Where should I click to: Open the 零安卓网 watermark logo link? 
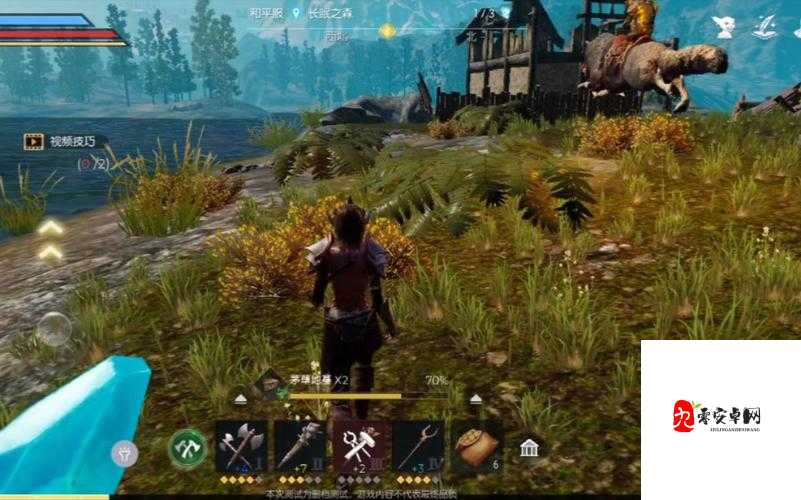(718, 416)
